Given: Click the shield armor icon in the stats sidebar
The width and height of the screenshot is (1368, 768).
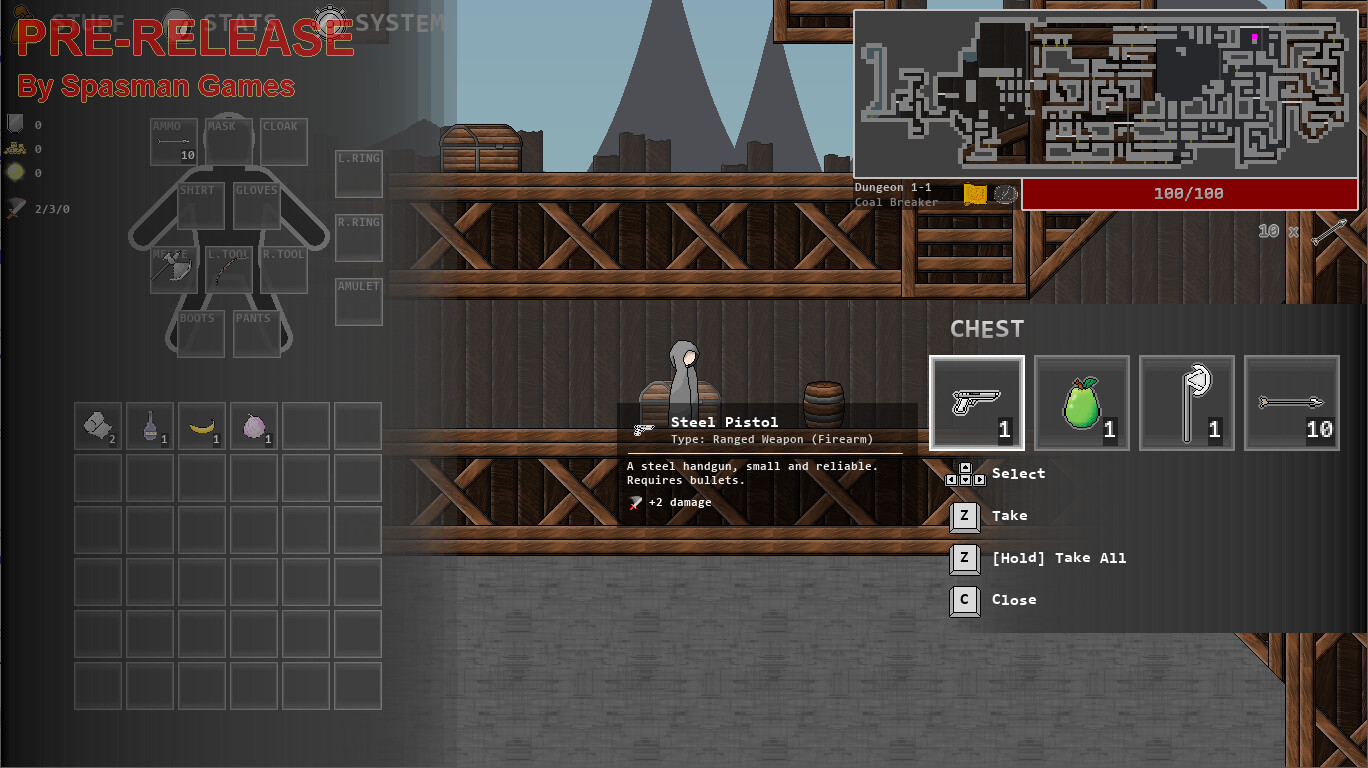Looking at the screenshot, I should [x=14, y=124].
